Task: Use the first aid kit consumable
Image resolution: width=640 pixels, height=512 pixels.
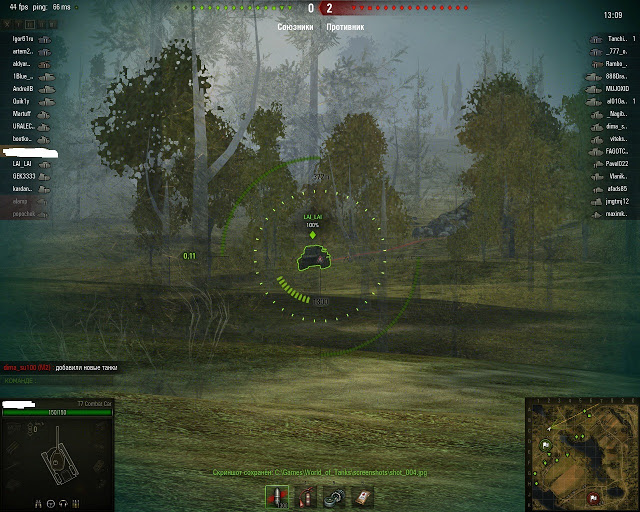Action: coord(363,497)
